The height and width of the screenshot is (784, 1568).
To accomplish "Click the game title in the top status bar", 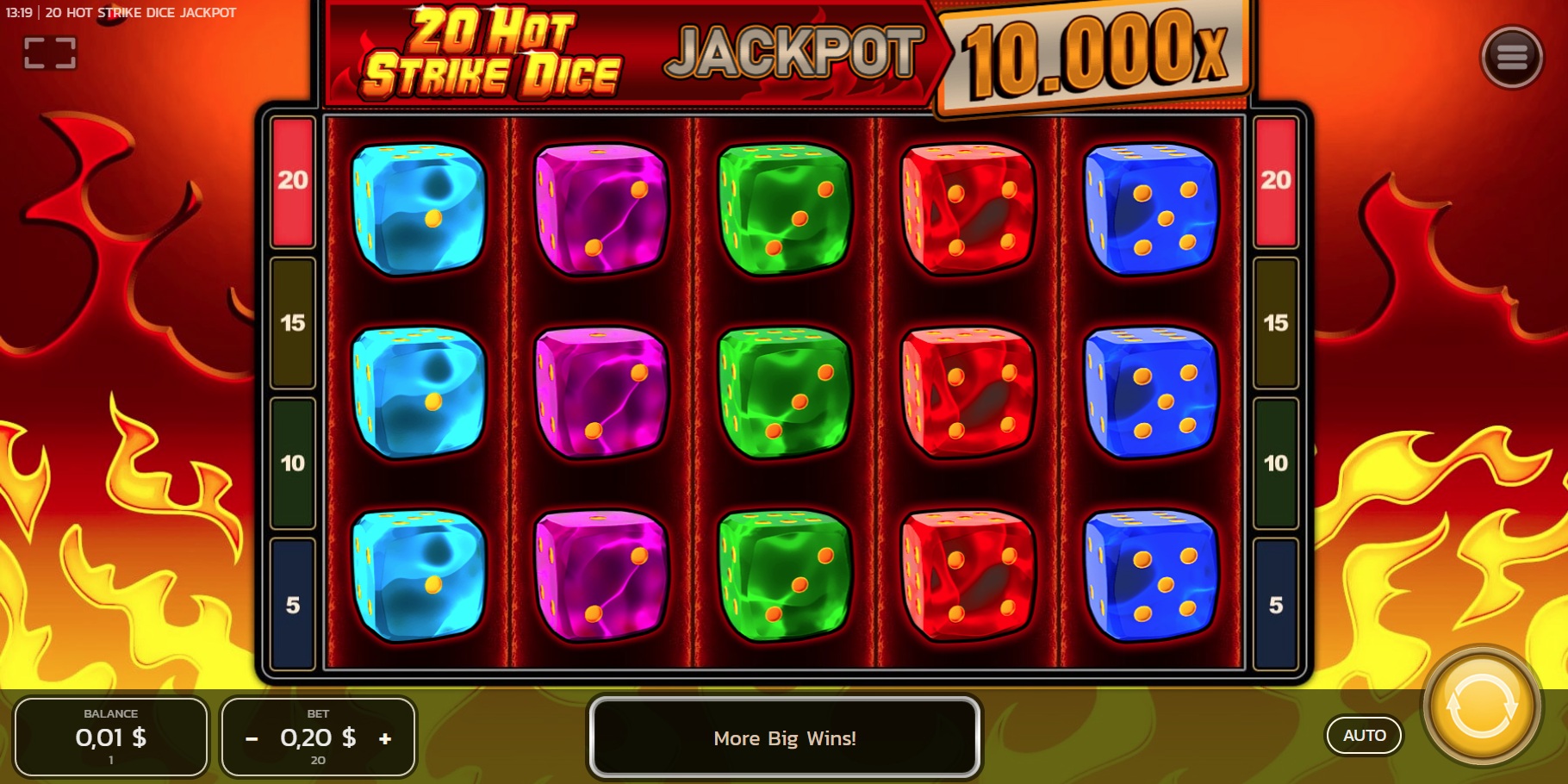I will (140, 13).
